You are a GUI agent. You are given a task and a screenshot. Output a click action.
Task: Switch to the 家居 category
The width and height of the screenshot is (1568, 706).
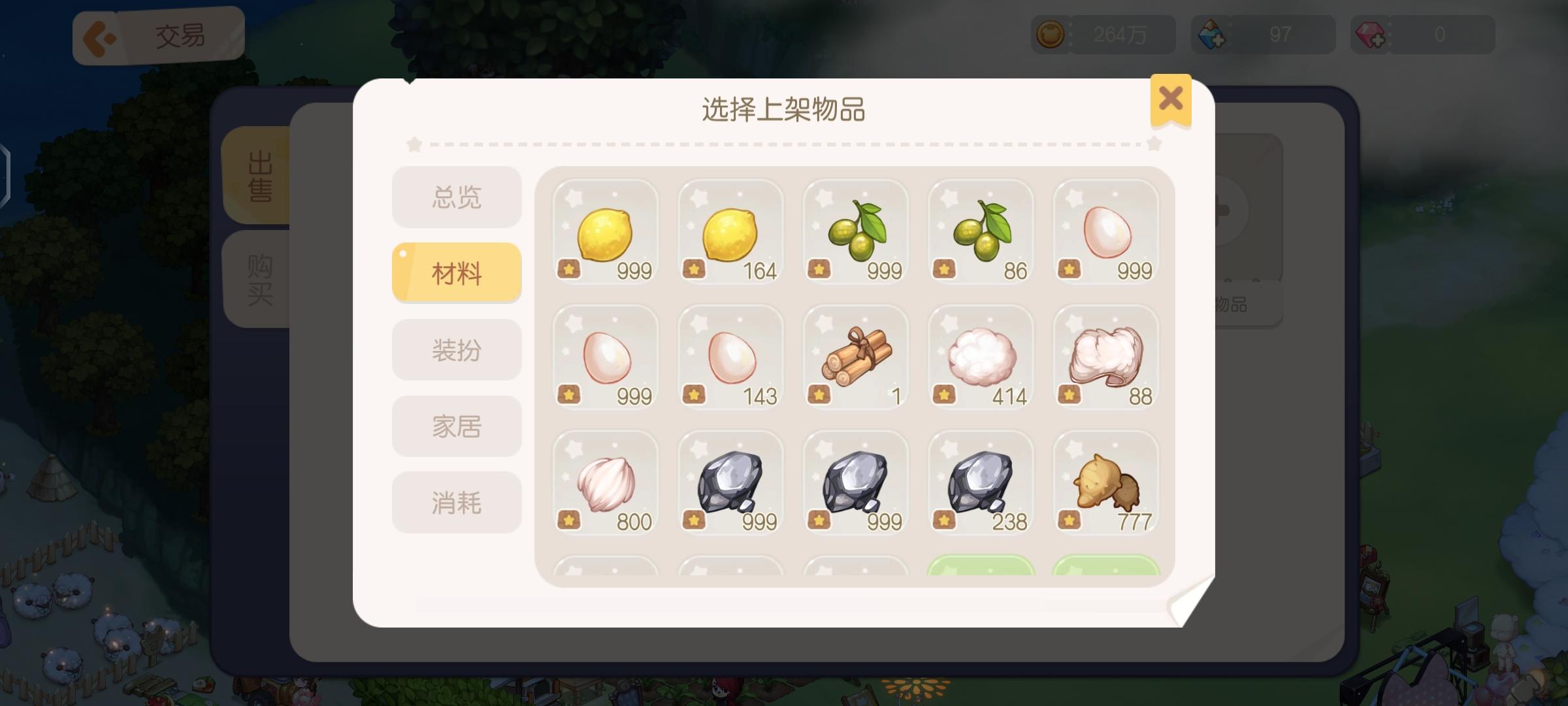click(x=456, y=426)
